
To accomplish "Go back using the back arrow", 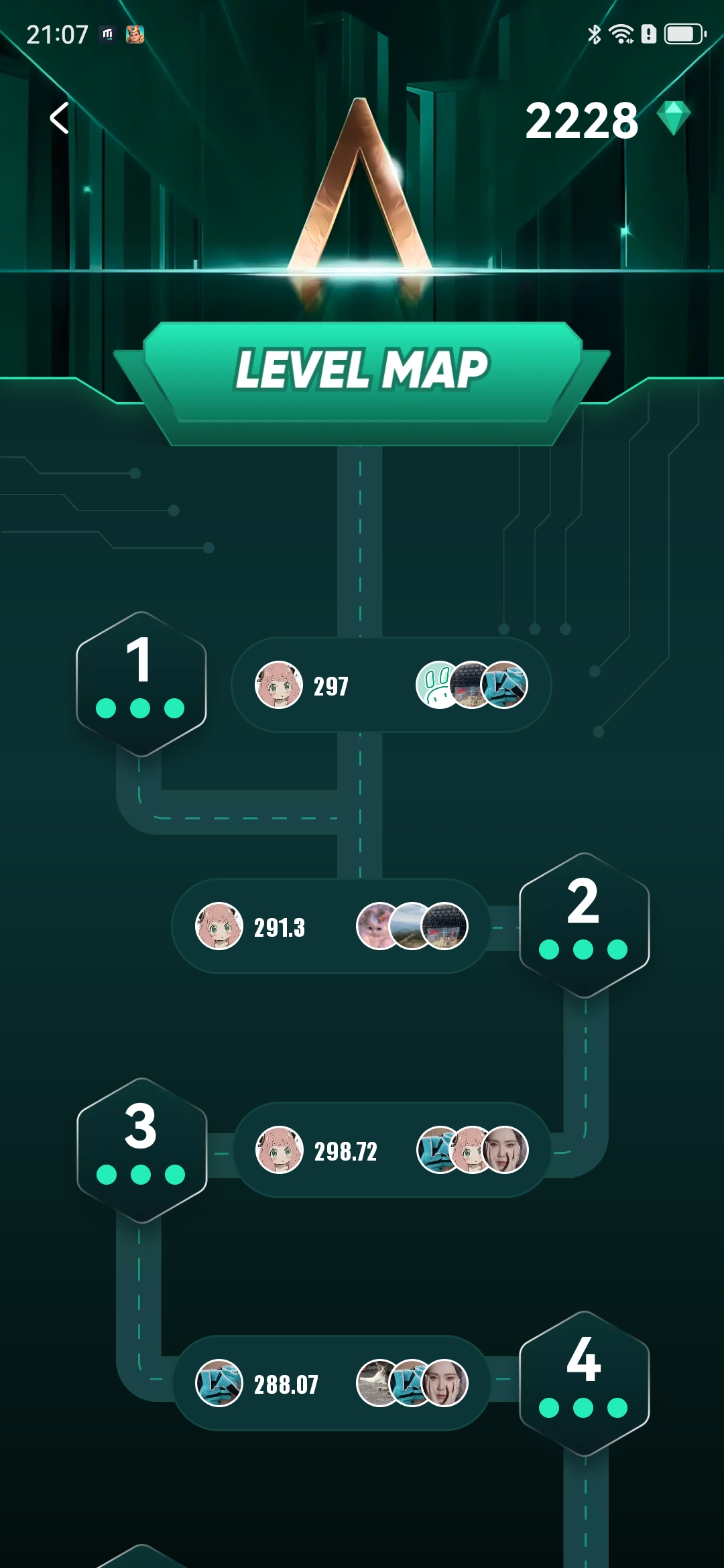I will tap(60, 119).
